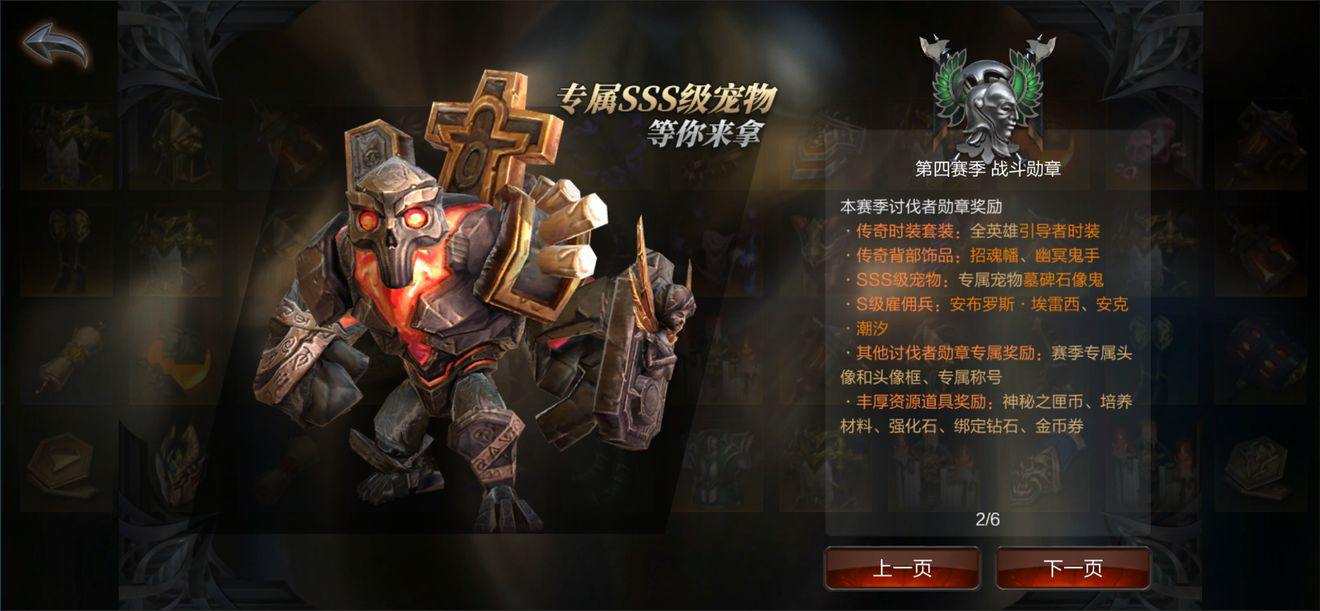Go back with the arrow button
The height and width of the screenshot is (611, 1320).
56,45
